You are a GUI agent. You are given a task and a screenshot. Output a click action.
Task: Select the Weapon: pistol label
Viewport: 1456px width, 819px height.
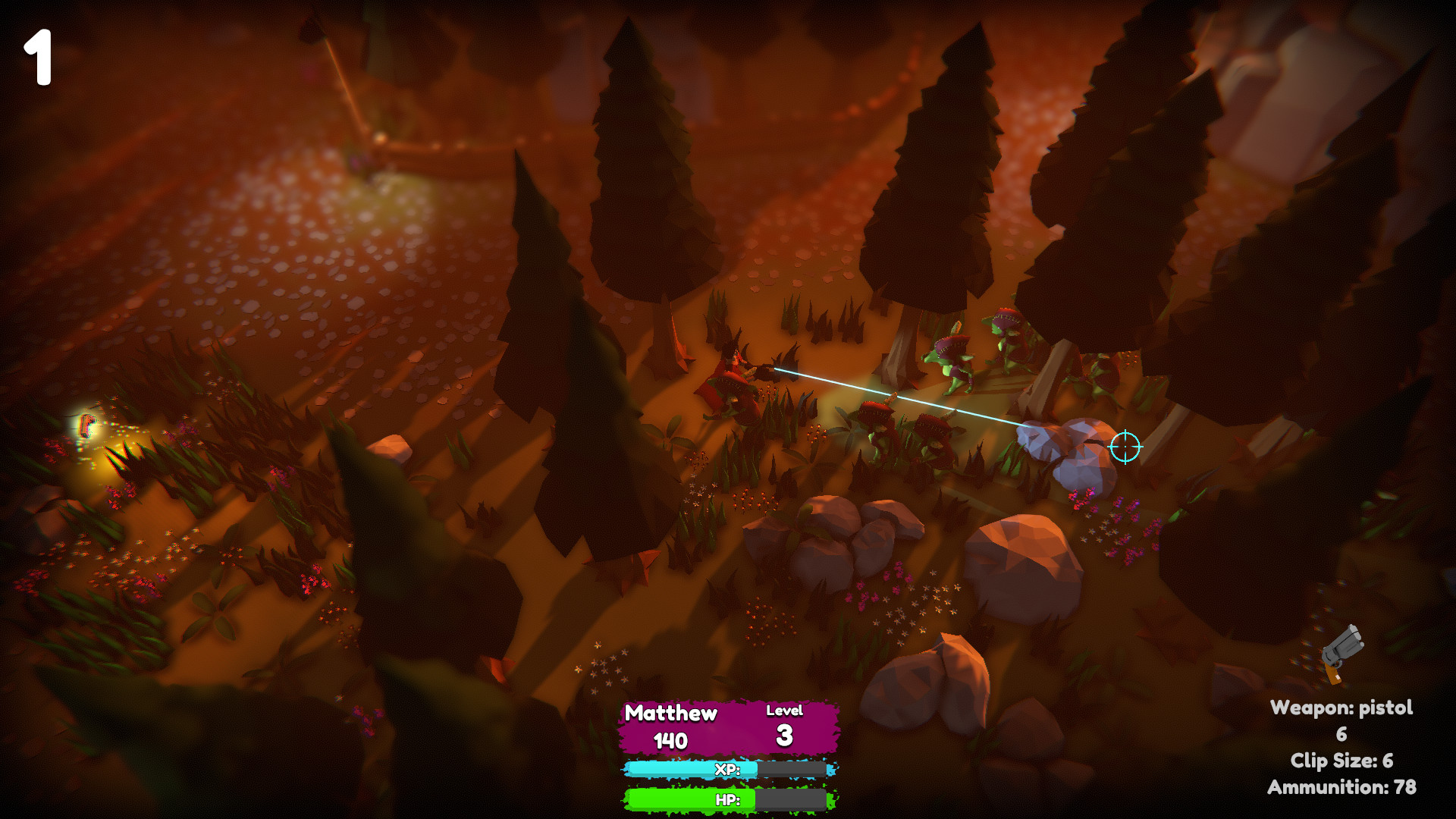point(1342,708)
